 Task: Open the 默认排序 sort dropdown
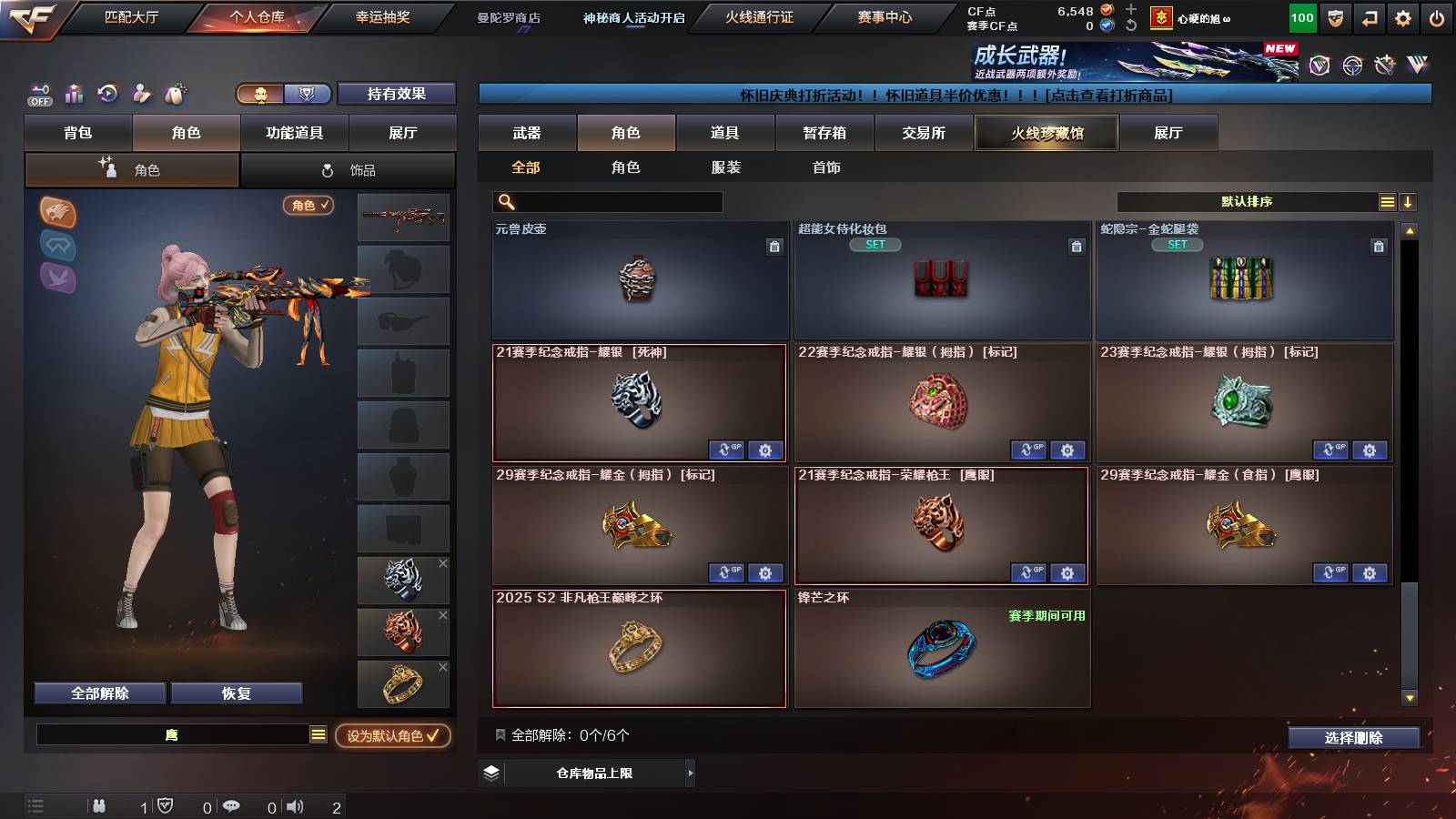[1247, 201]
